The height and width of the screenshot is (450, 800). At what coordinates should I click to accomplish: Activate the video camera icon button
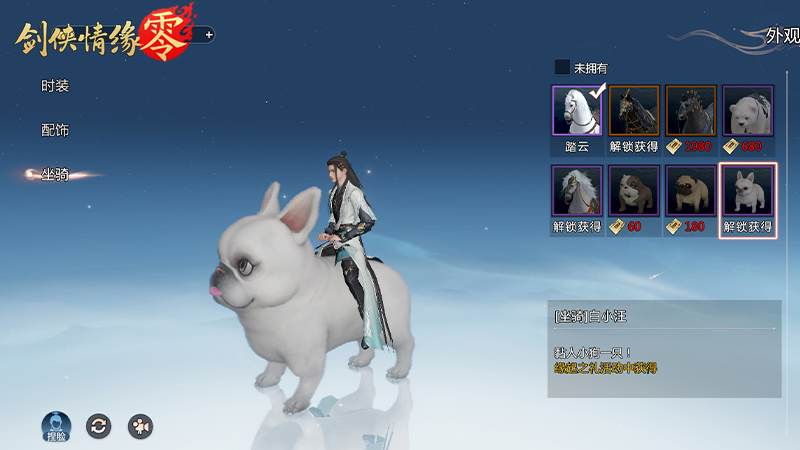pyautogui.click(x=140, y=426)
